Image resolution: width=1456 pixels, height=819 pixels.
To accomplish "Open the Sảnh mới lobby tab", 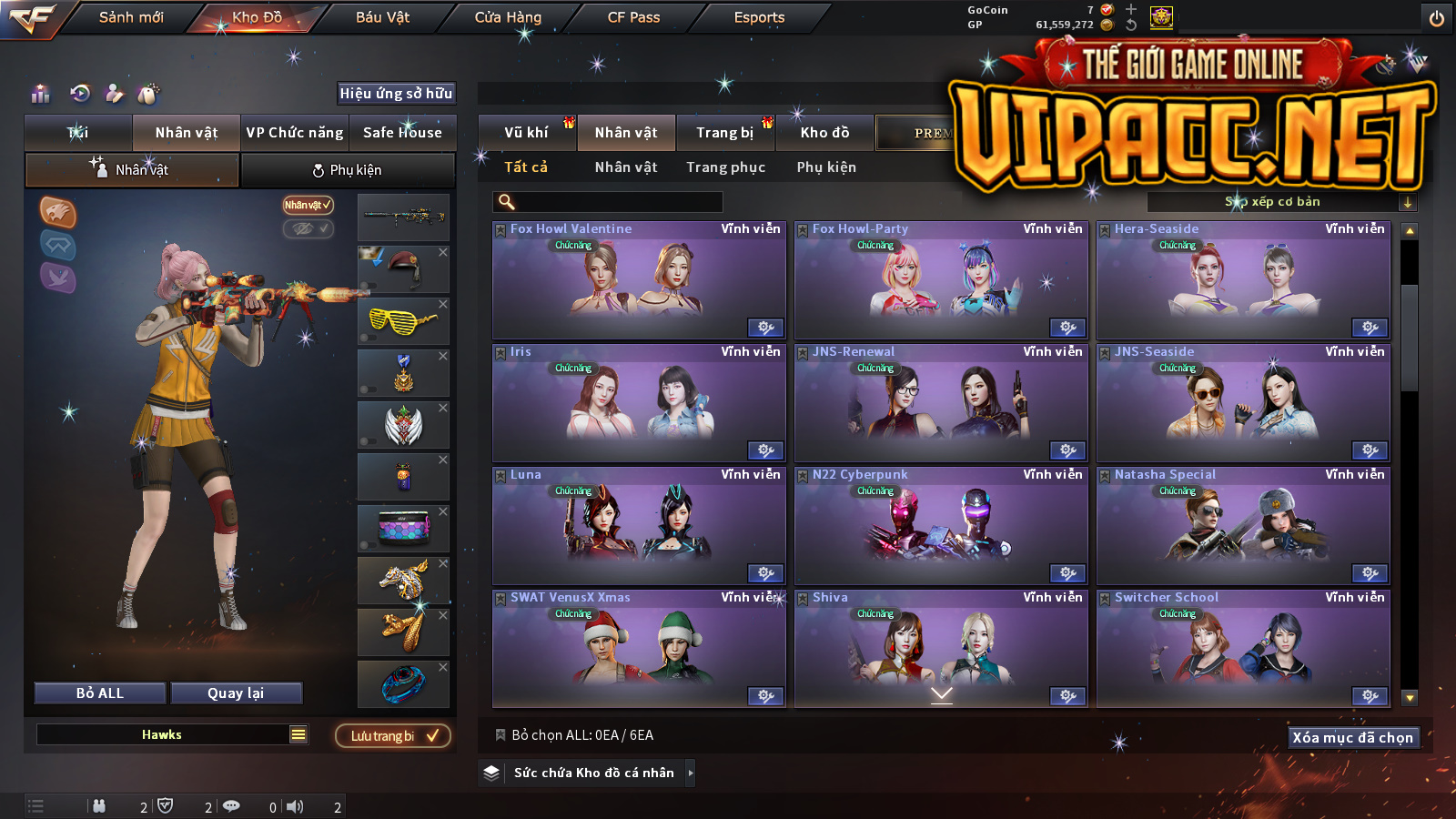I will 131,17.
